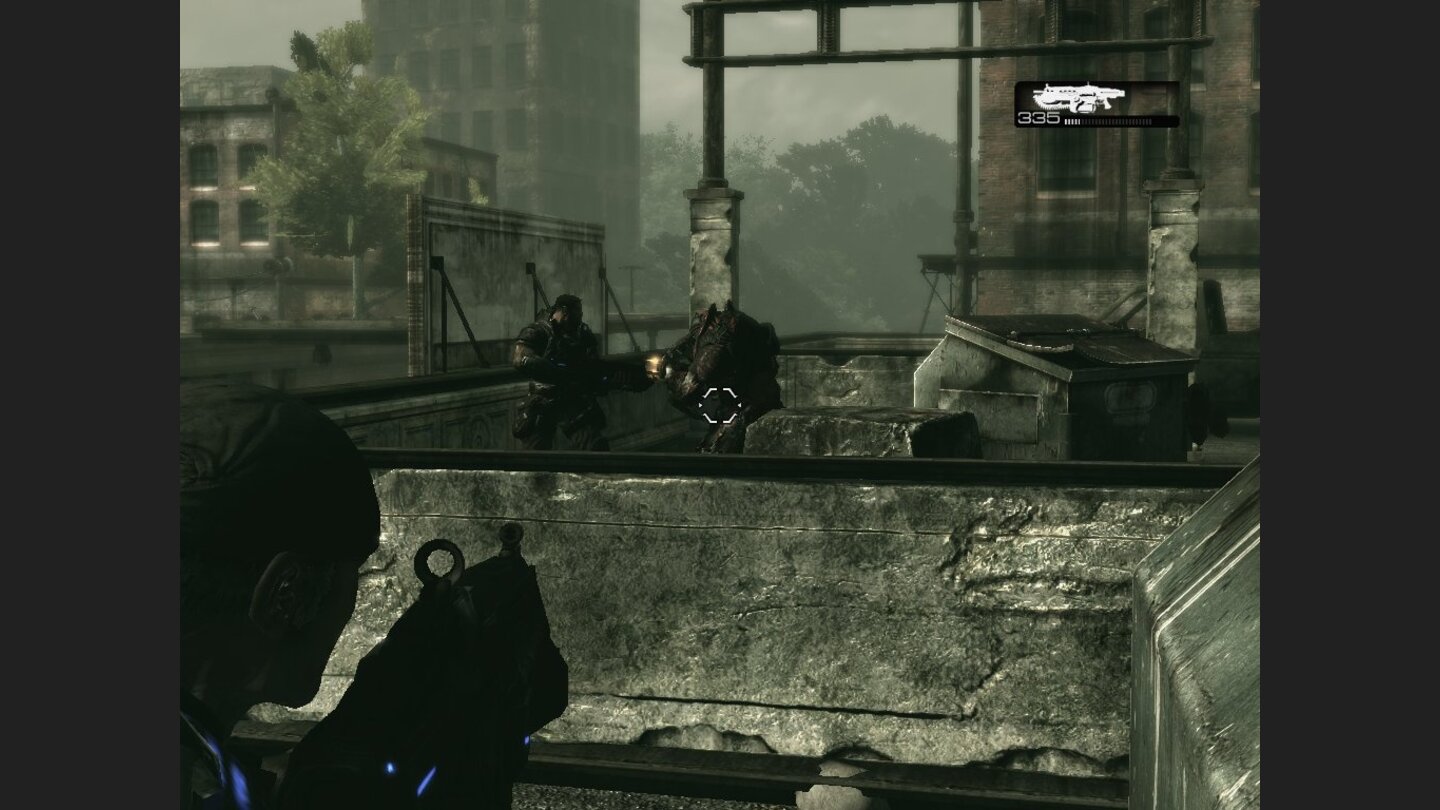Click the bottom bracket of the targeting reticle
Screen dimensions: 1440x810
(x=720, y=419)
